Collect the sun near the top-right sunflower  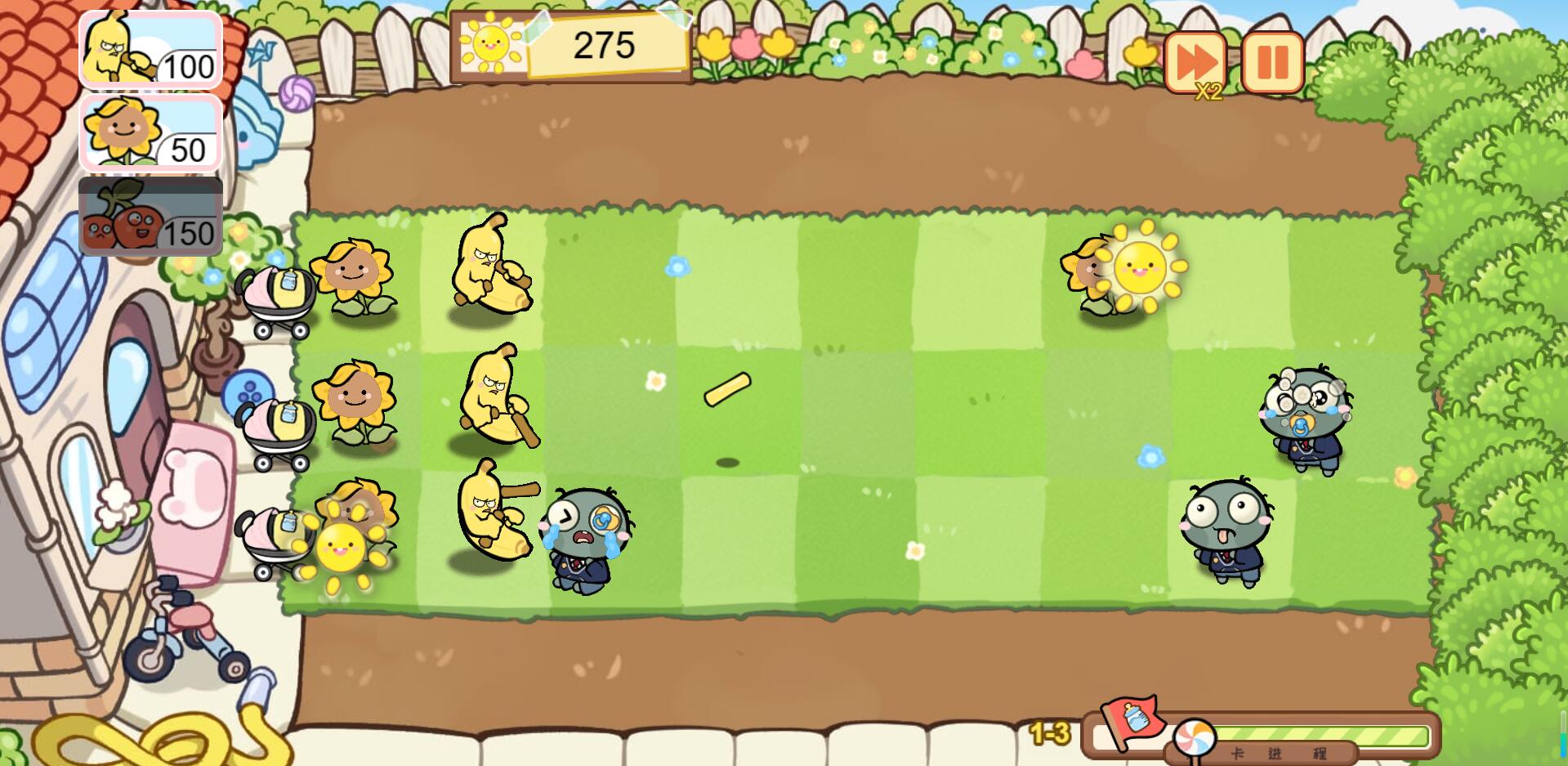[1140, 267]
